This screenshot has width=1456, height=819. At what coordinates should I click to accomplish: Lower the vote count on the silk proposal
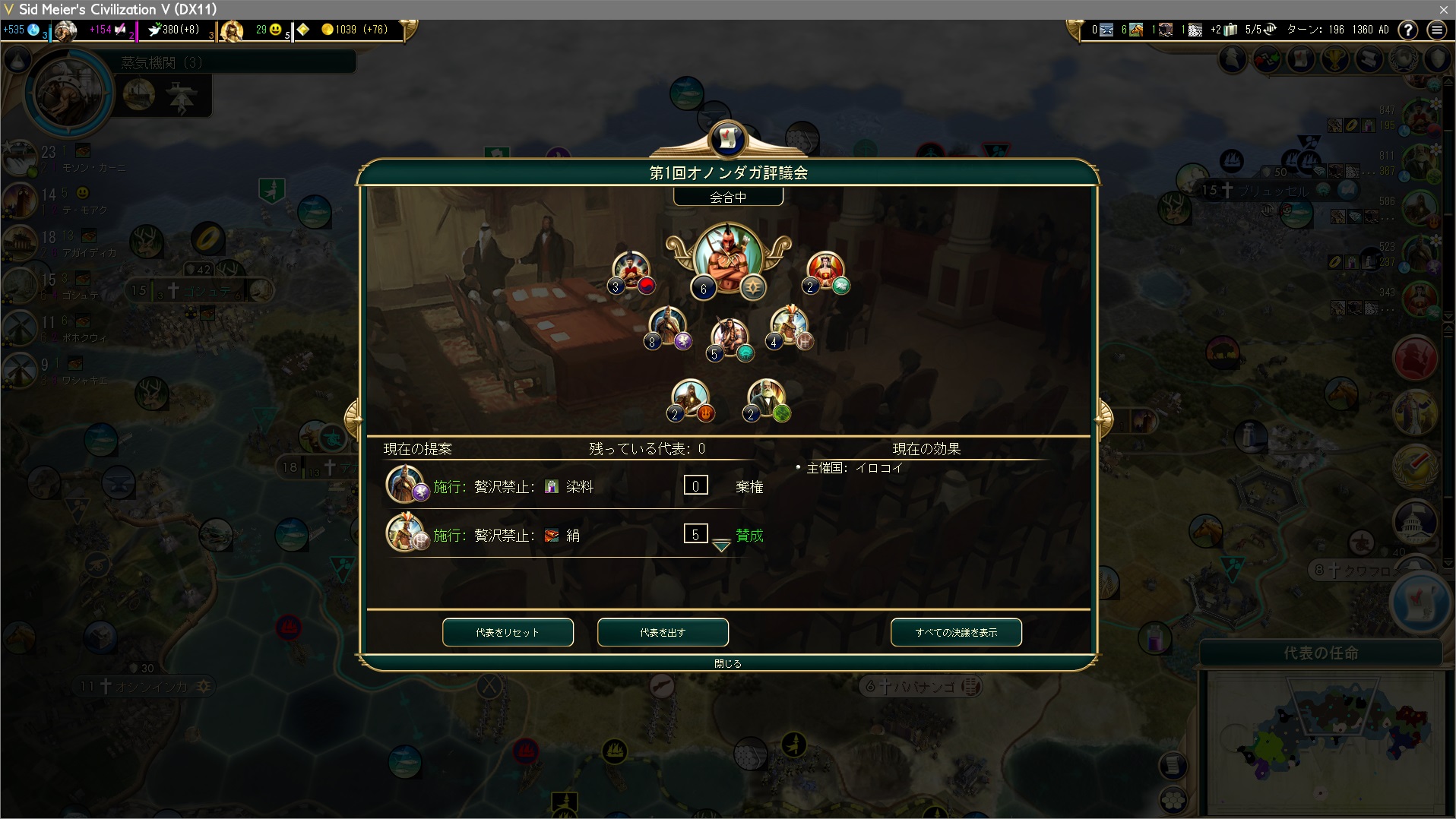tap(721, 545)
